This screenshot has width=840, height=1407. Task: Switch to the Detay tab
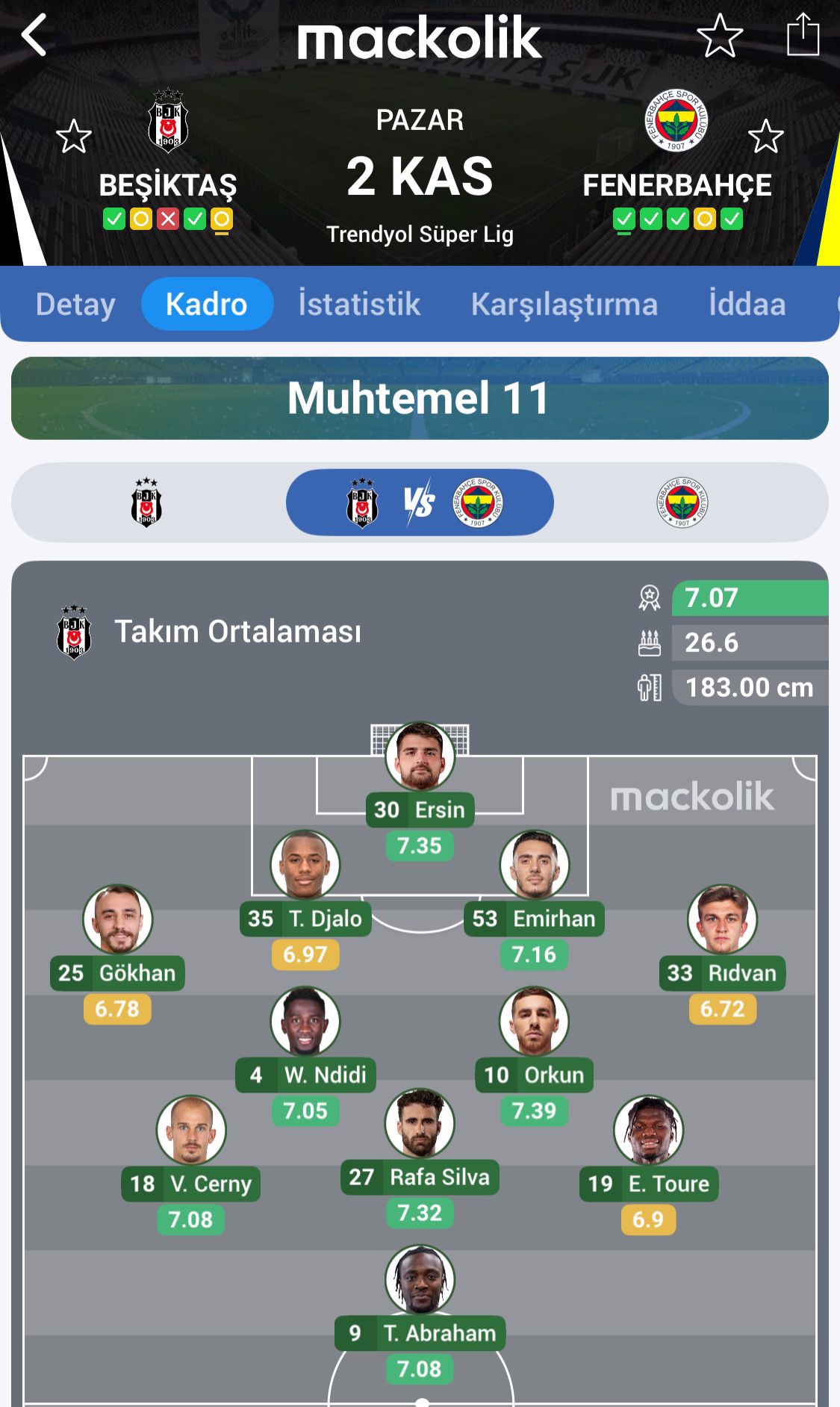75,304
